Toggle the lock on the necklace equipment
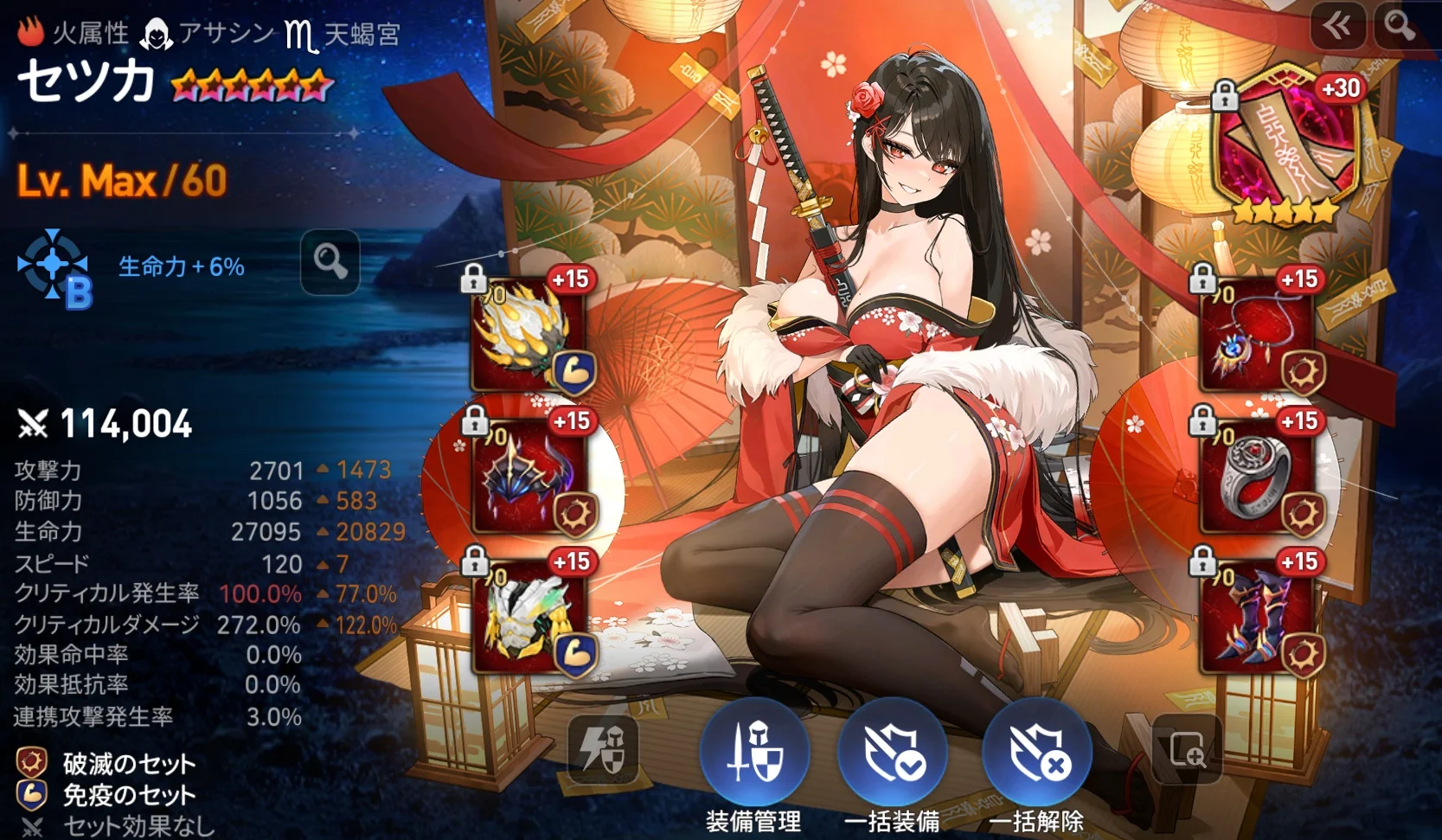Image resolution: width=1442 pixels, height=840 pixels. 1202,279
